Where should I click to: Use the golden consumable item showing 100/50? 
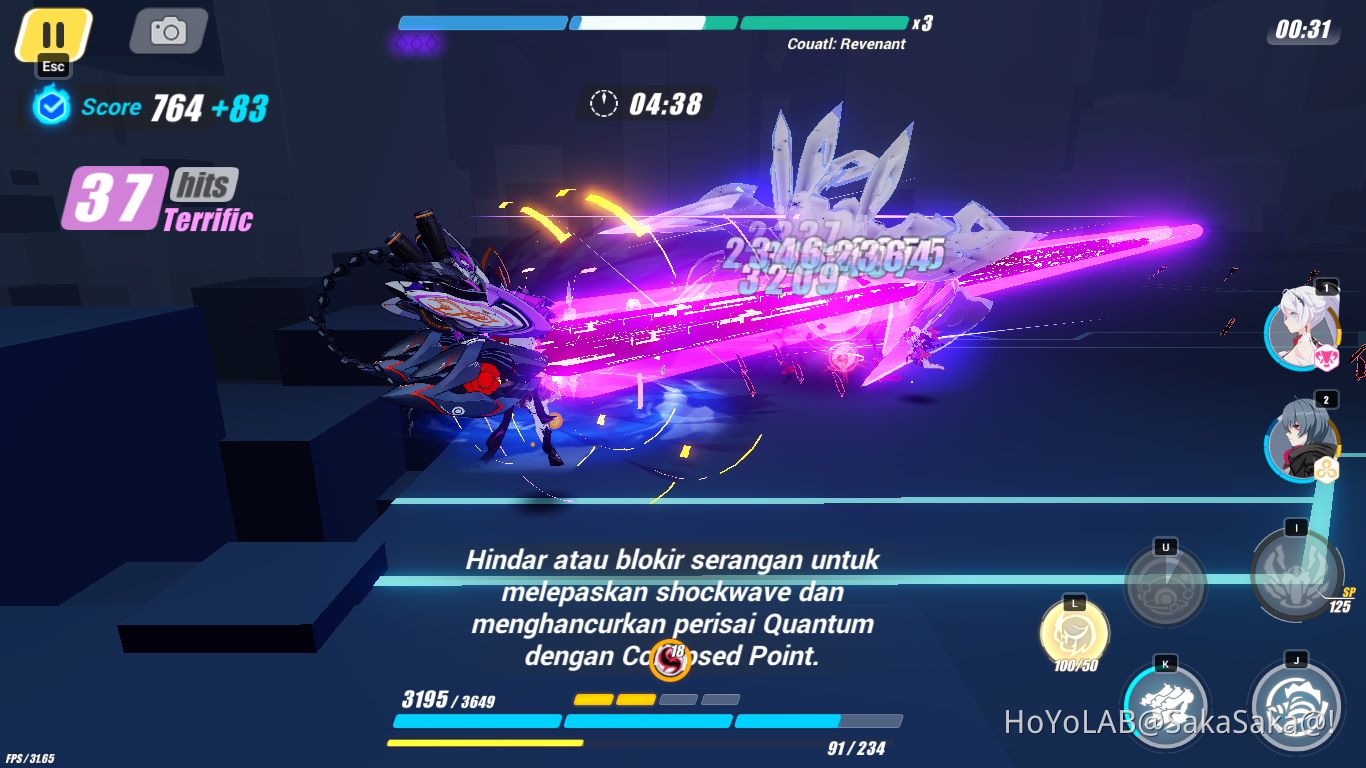click(x=1072, y=633)
